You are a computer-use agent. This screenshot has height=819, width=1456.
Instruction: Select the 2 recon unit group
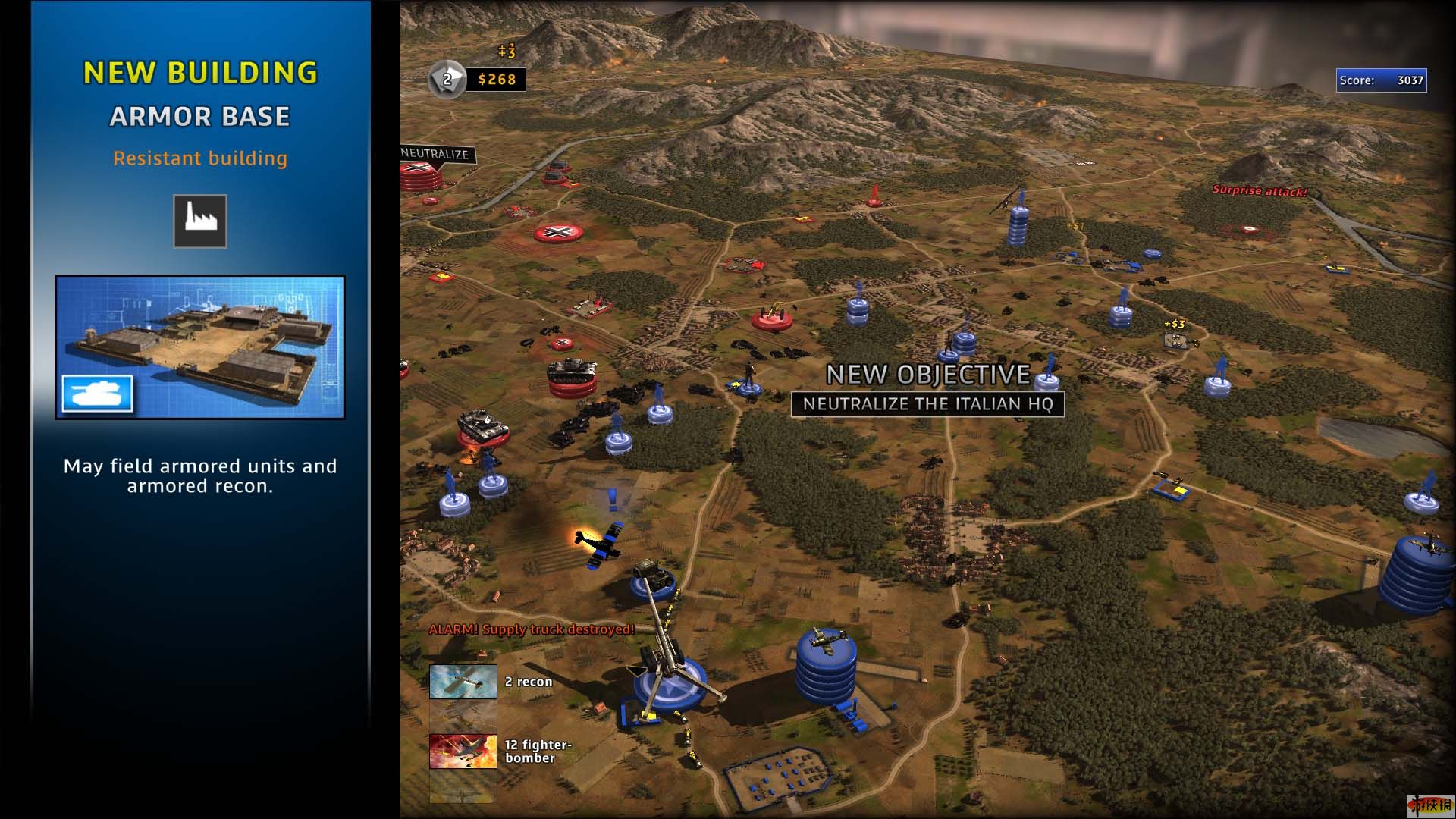[x=463, y=682]
